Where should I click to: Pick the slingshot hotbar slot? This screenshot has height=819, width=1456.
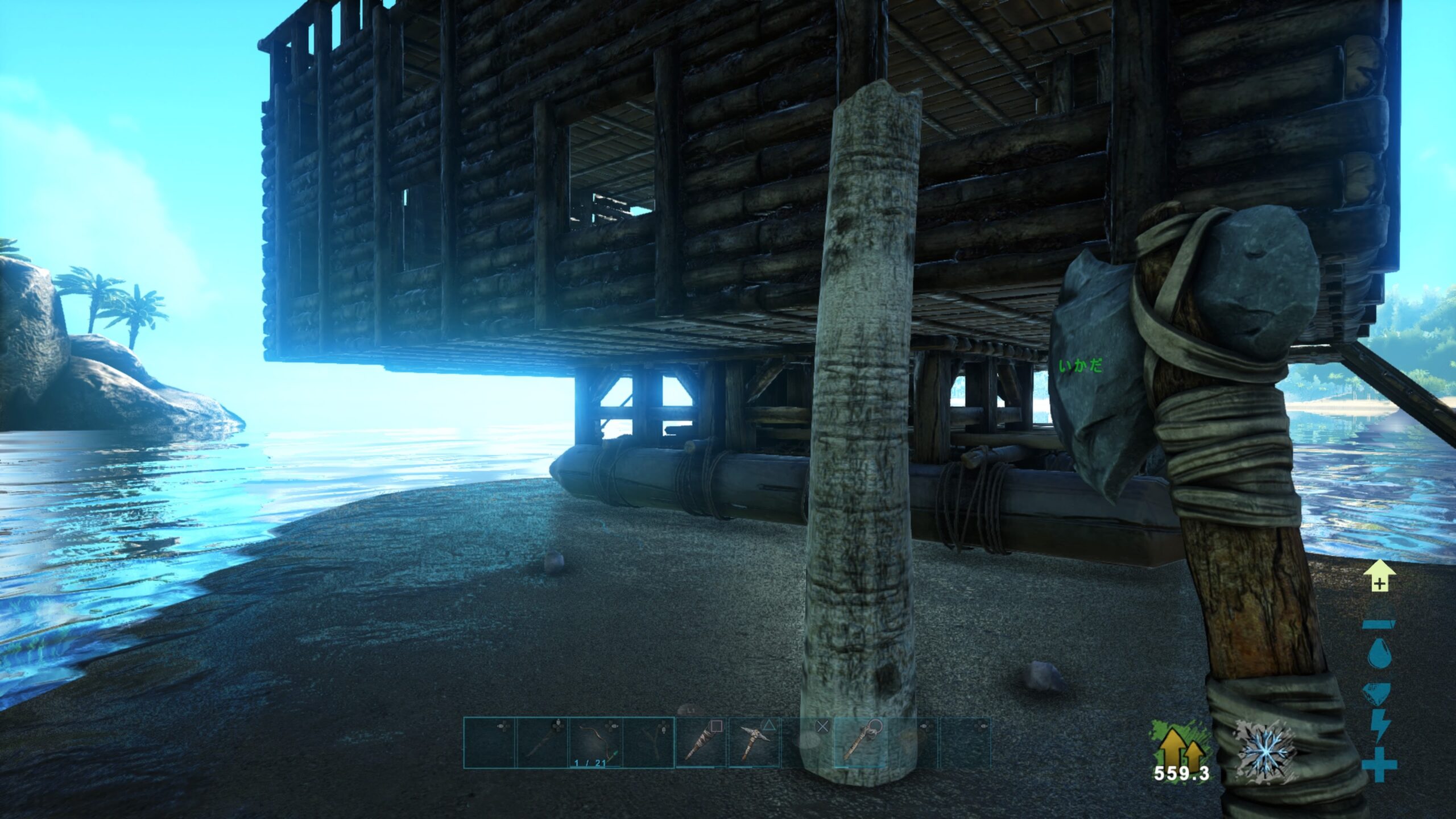pyautogui.click(x=648, y=742)
